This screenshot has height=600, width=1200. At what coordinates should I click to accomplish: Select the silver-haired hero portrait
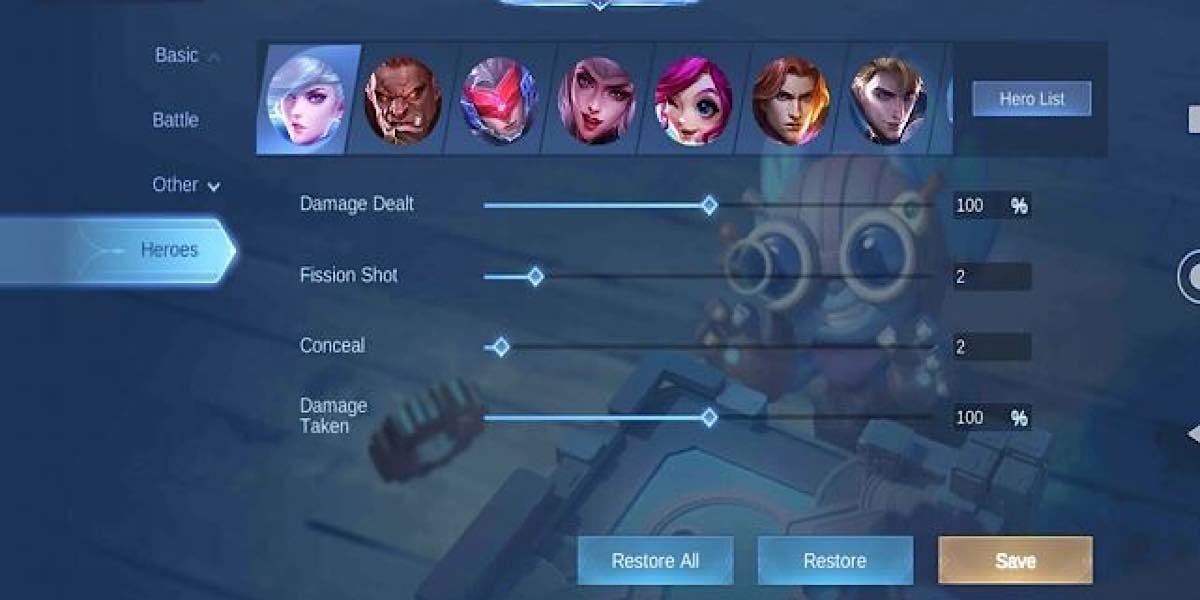pos(306,100)
